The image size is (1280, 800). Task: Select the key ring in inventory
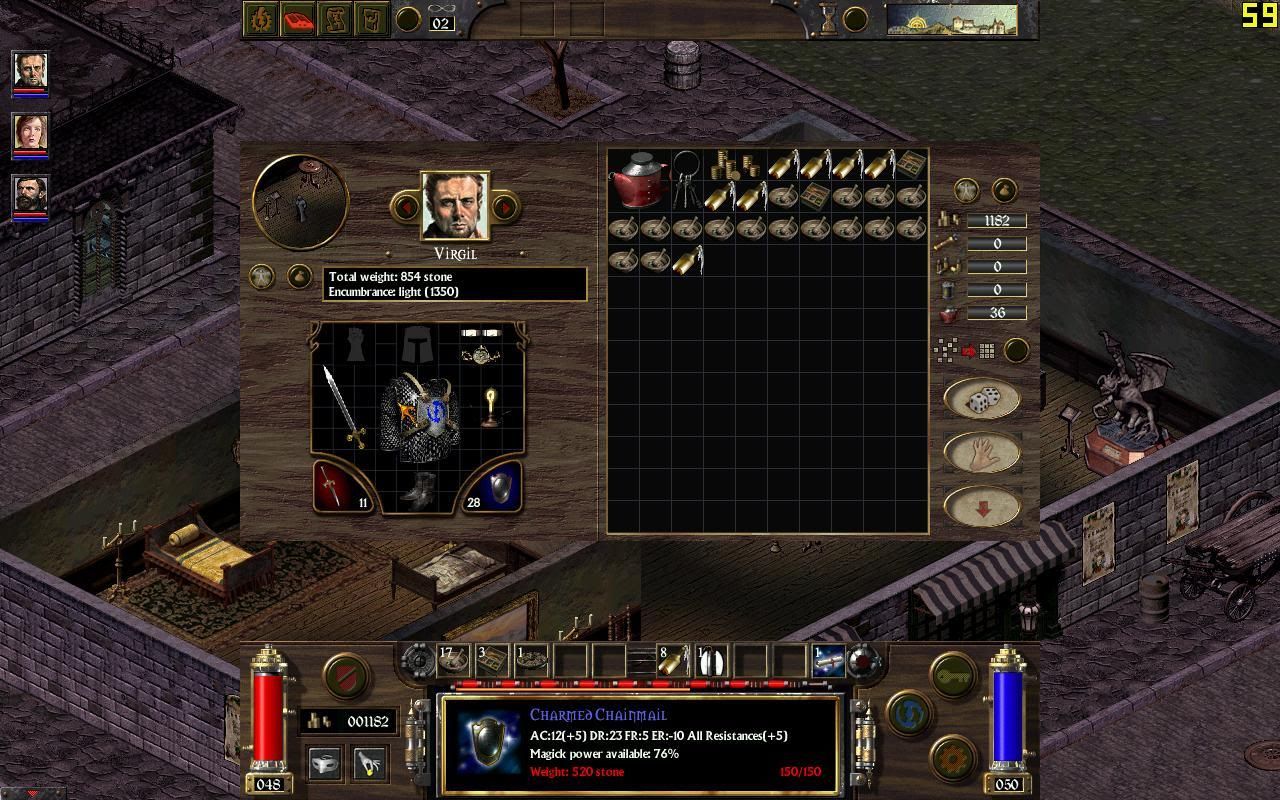point(686,178)
